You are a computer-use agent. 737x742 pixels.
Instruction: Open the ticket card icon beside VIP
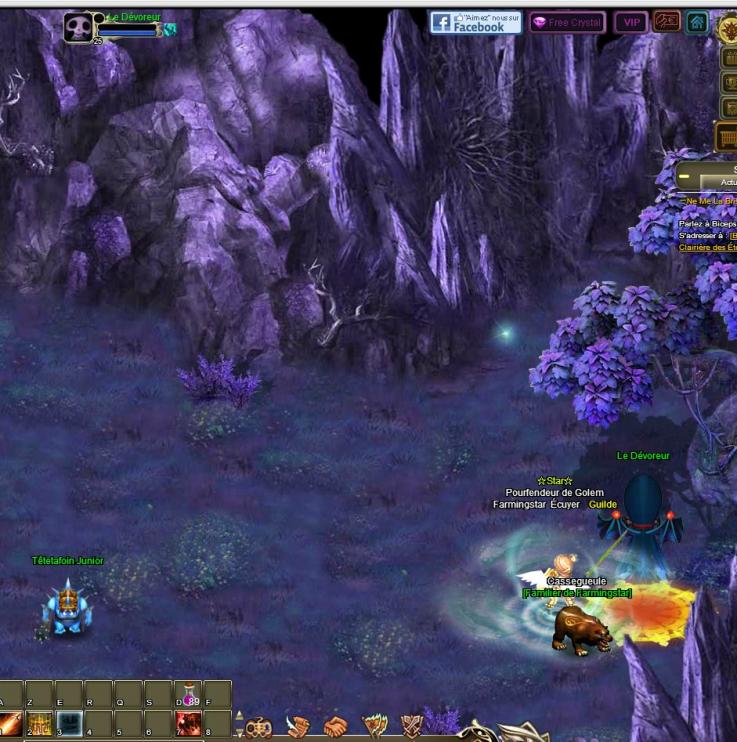[x=666, y=22]
